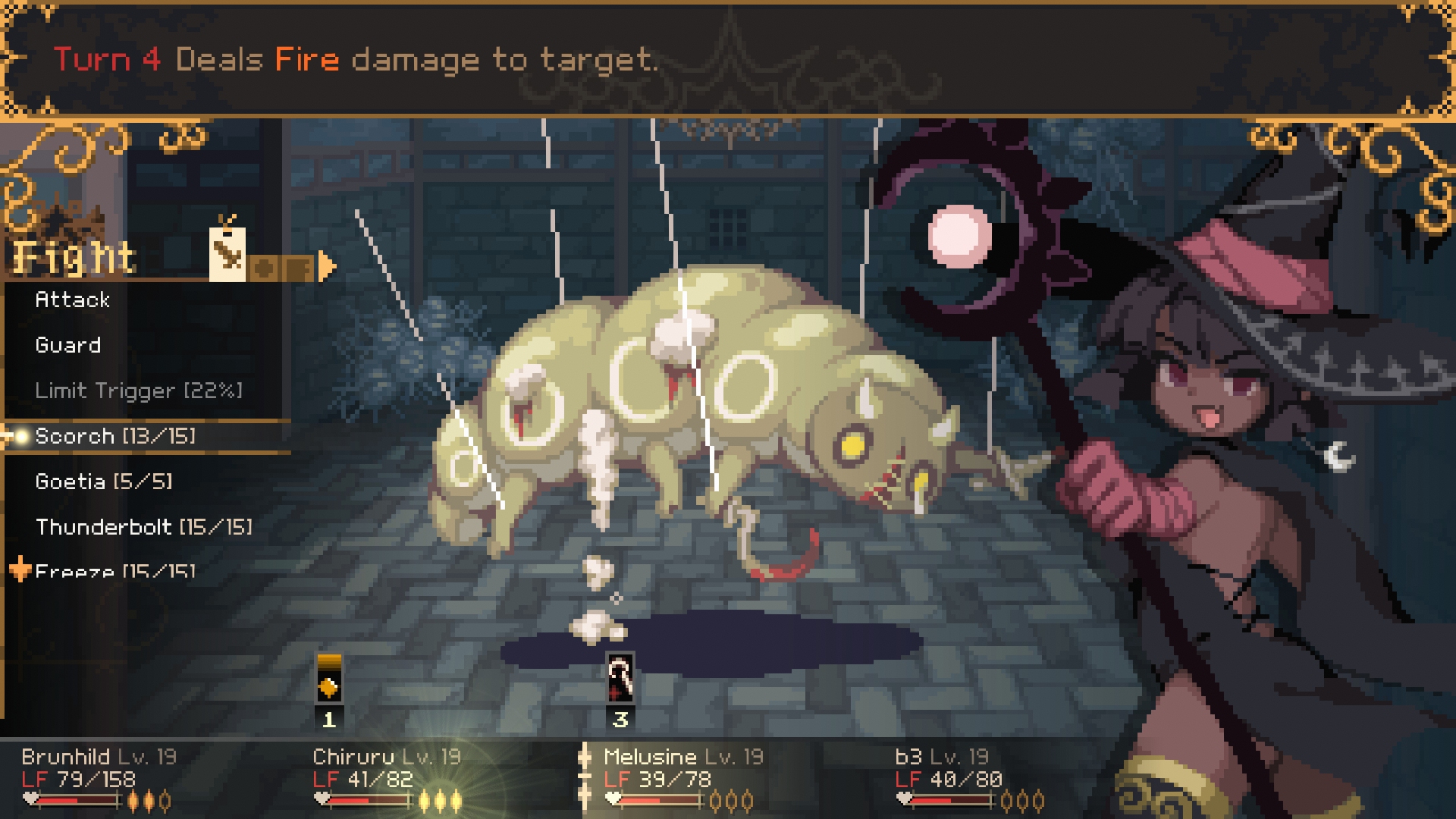Choose the Attack command
The width and height of the screenshot is (1456, 819).
coord(73,300)
